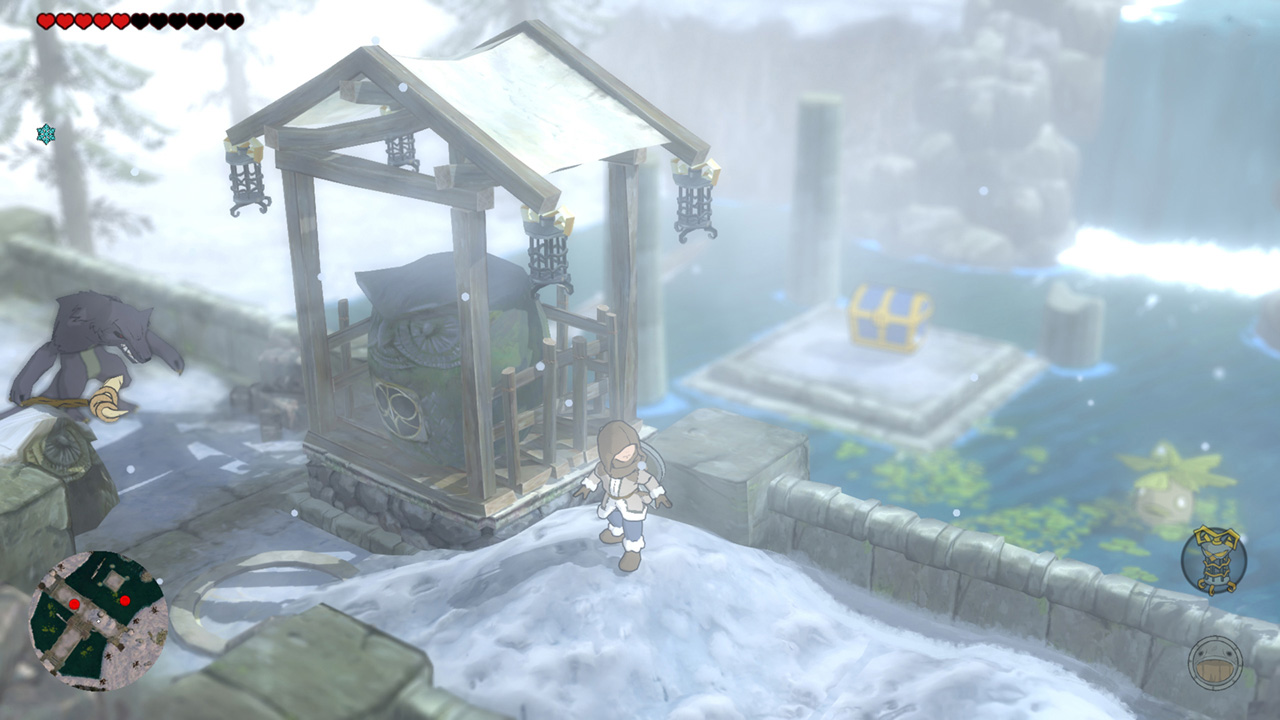Image resolution: width=1280 pixels, height=720 pixels.
Task: Click the fifth filled heart icon
Action: pos(120,20)
